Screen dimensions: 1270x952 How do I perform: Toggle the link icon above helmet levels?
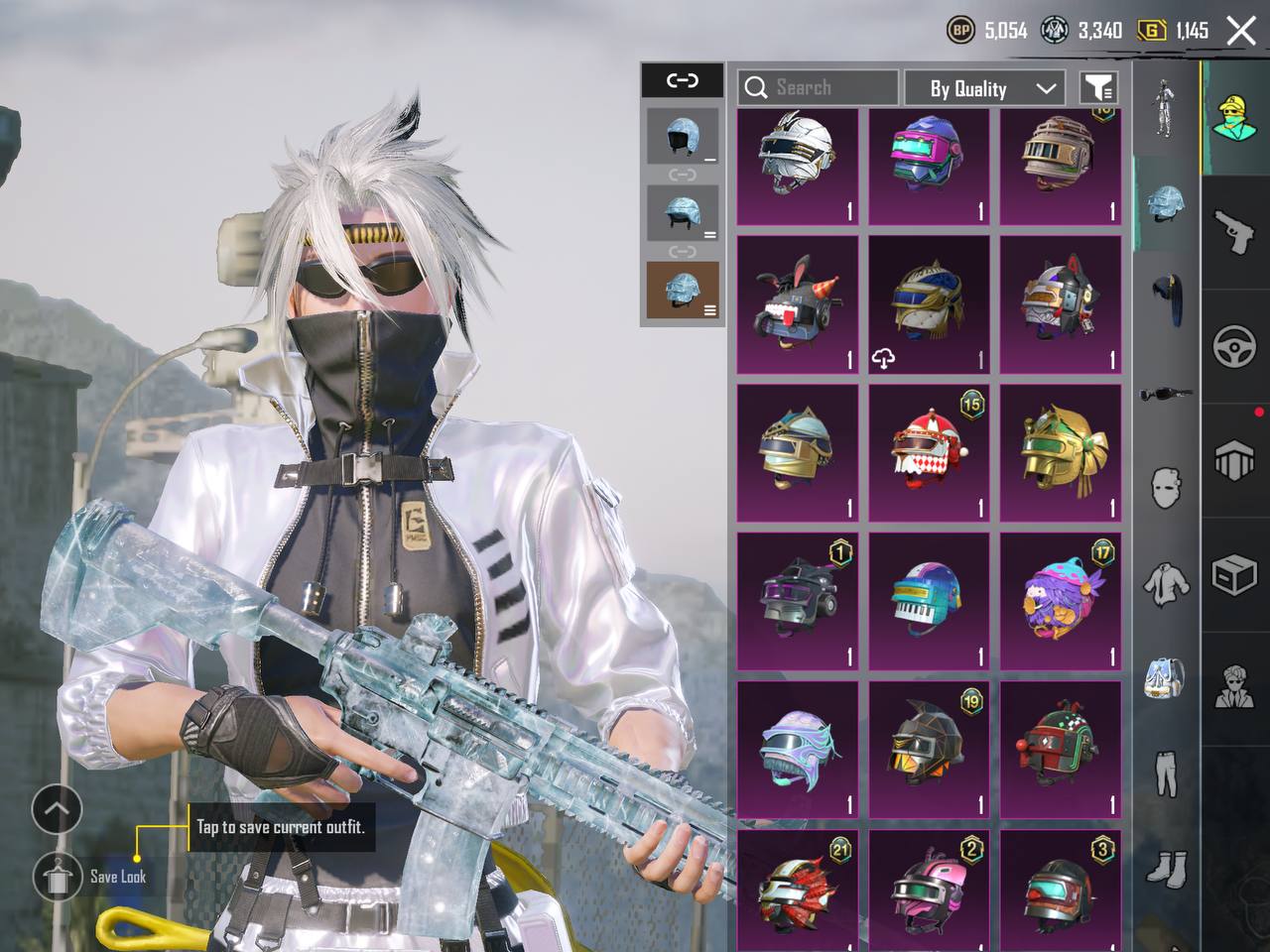tap(682, 80)
